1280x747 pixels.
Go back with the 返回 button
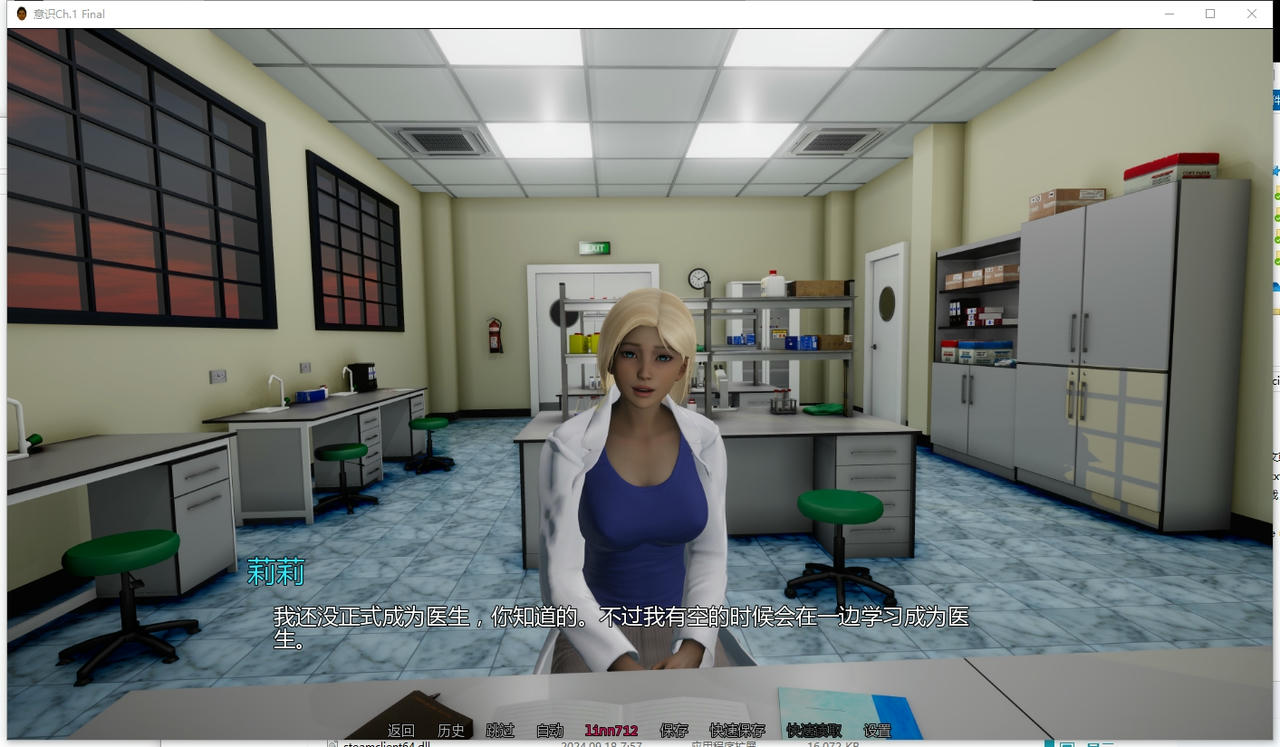(x=401, y=731)
